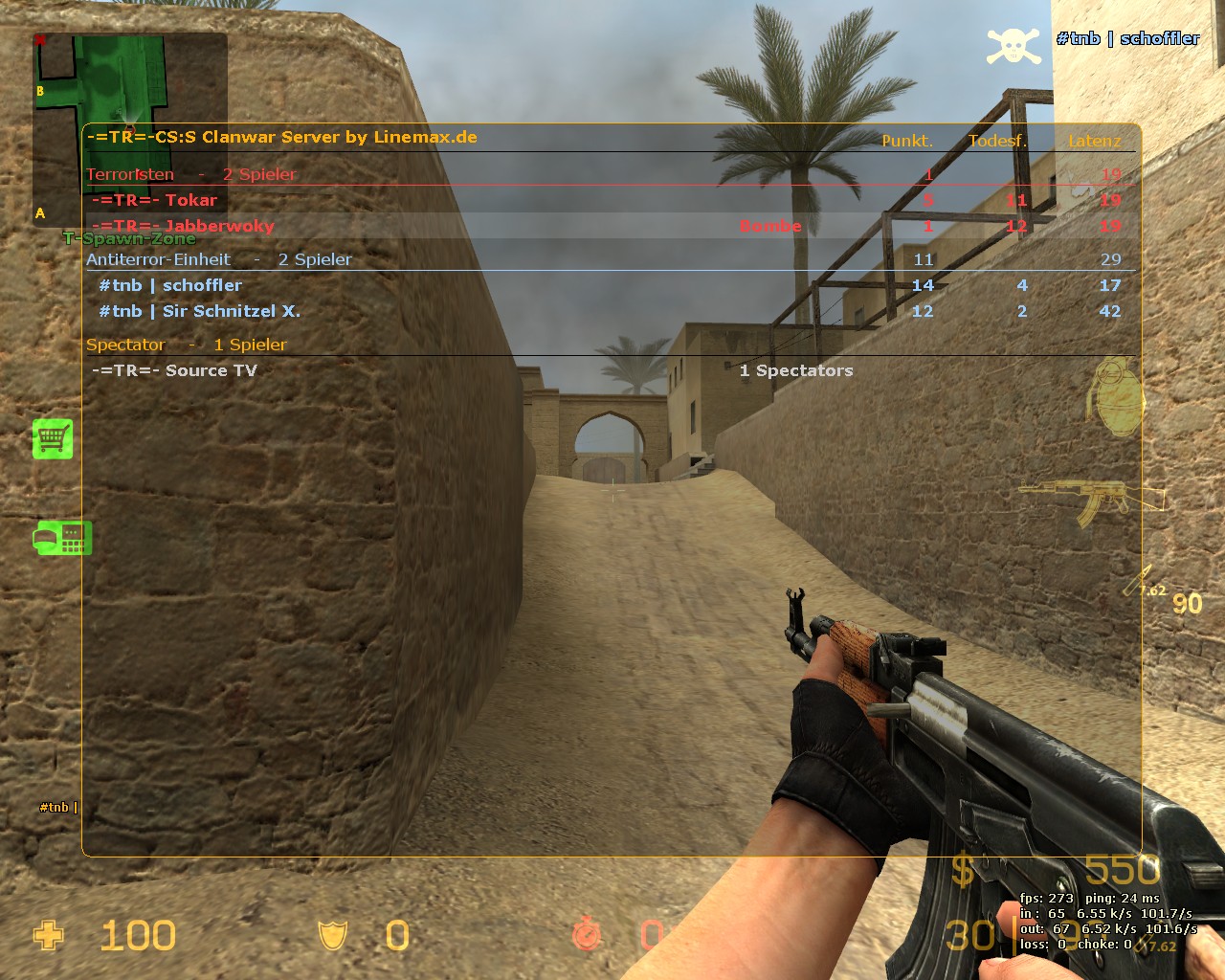Click the skull kill-feed icon
The height and width of the screenshot is (980, 1225).
click(x=1013, y=45)
